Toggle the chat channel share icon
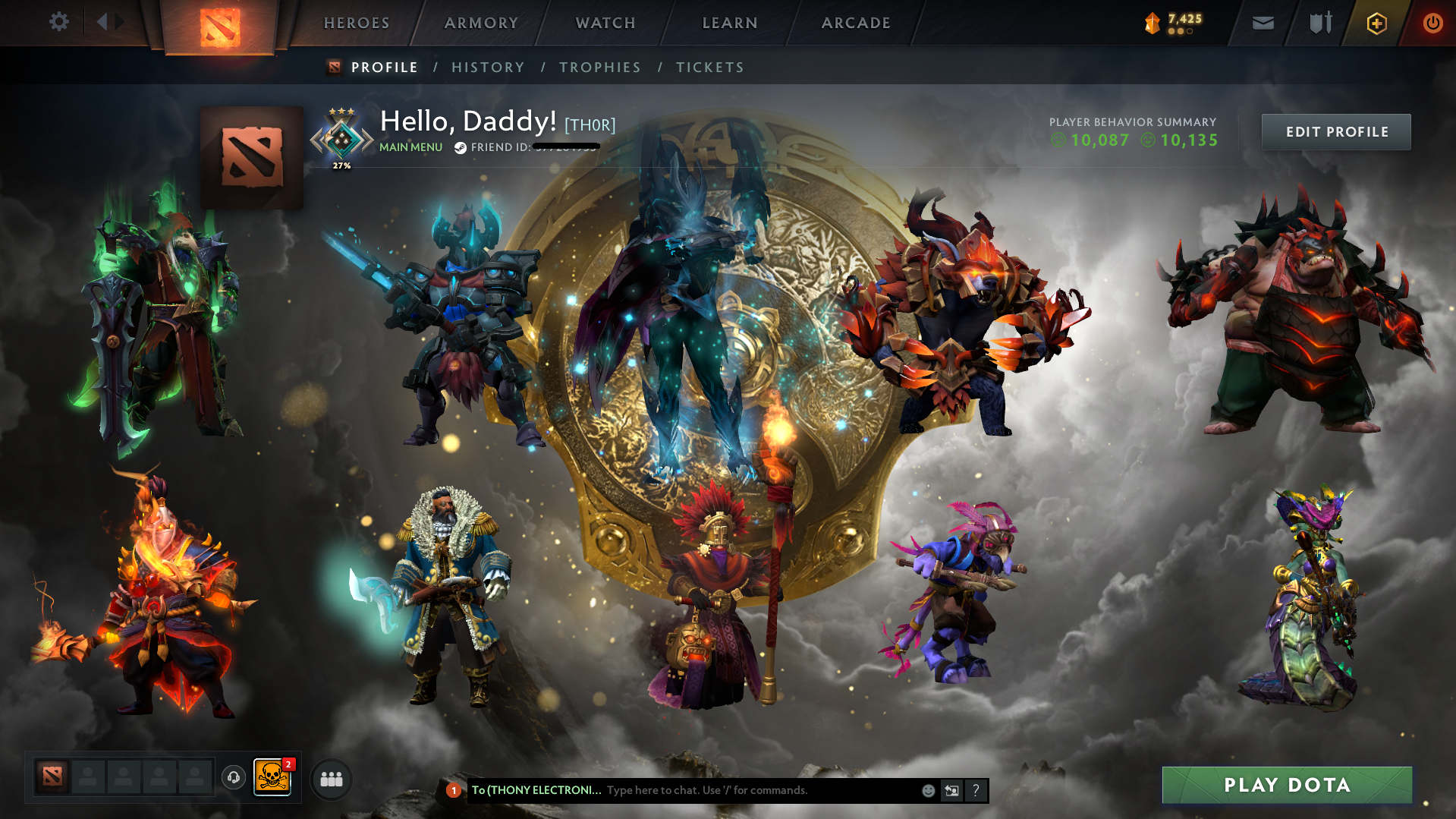The width and height of the screenshot is (1456, 819). 952,790
